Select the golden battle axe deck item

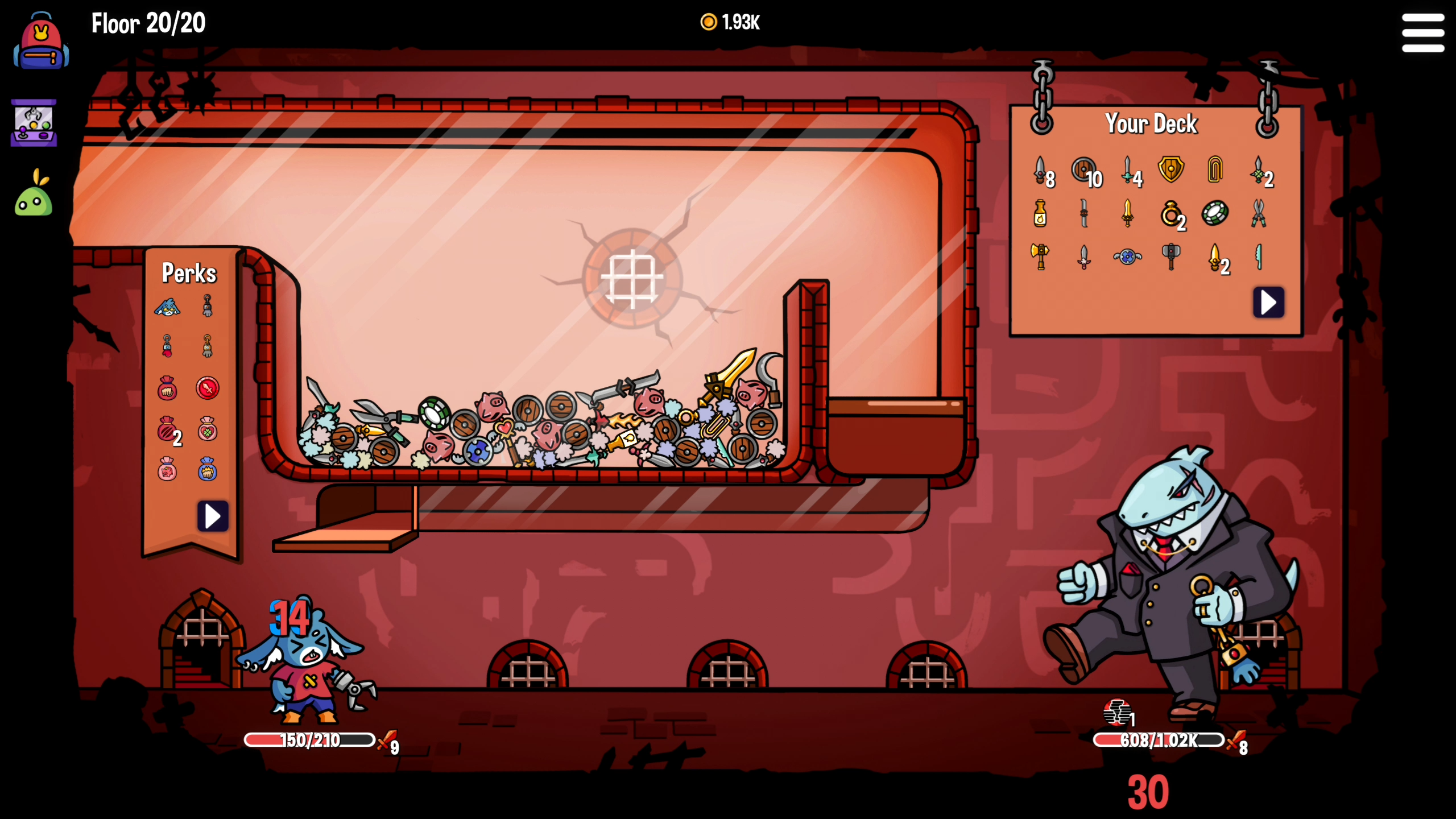coord(1040,256)
